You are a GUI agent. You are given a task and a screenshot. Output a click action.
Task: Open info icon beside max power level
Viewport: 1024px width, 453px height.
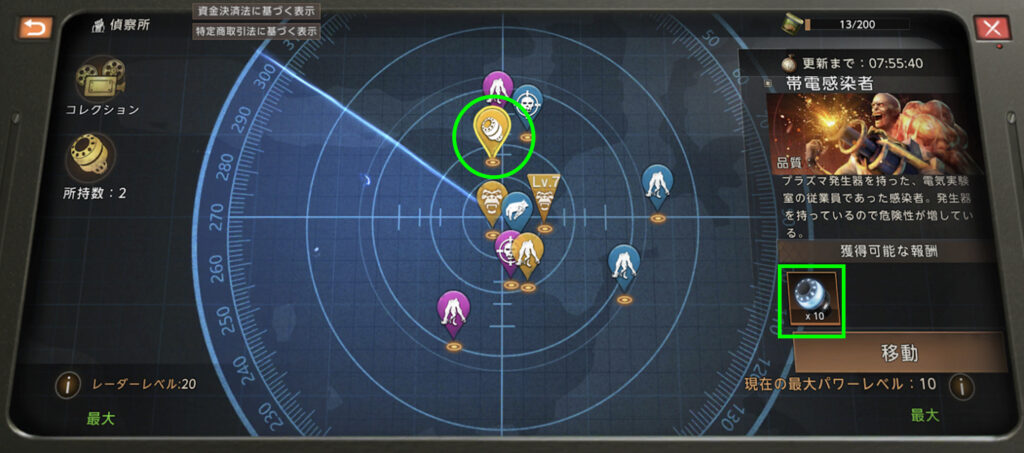tap(960, 384)
